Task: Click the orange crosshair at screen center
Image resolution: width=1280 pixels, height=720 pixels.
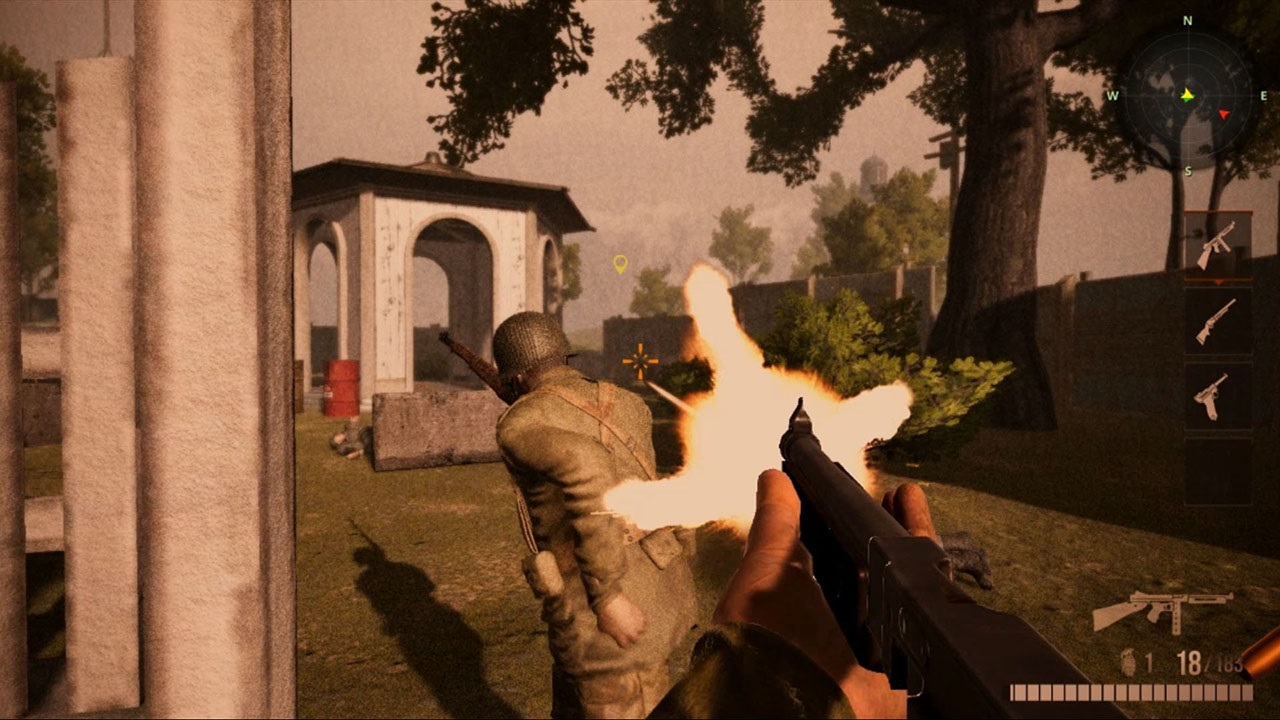Action: [640, 360]
